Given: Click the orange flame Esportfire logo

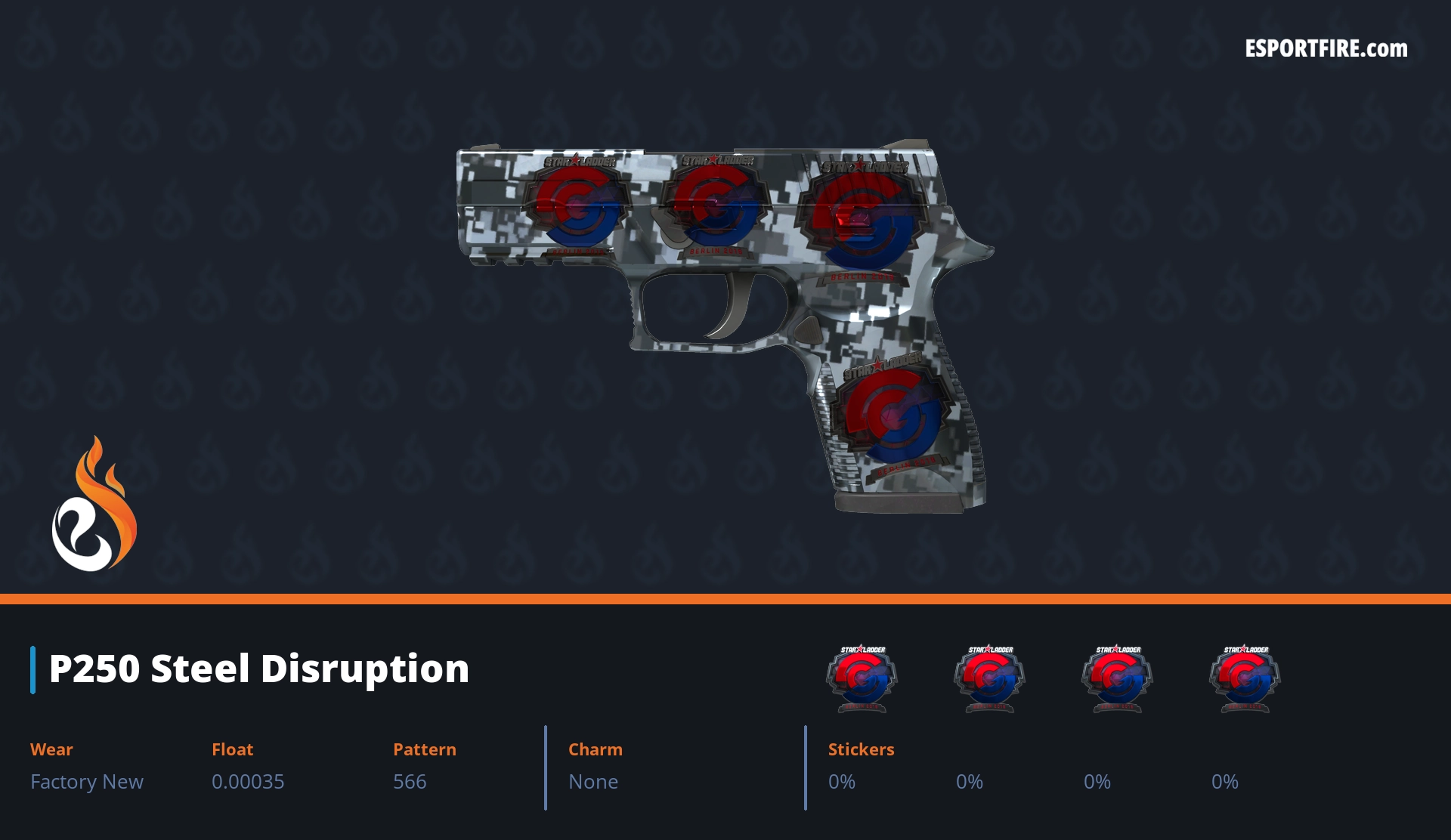Looking at the screenshot, I should pos(94,505).
